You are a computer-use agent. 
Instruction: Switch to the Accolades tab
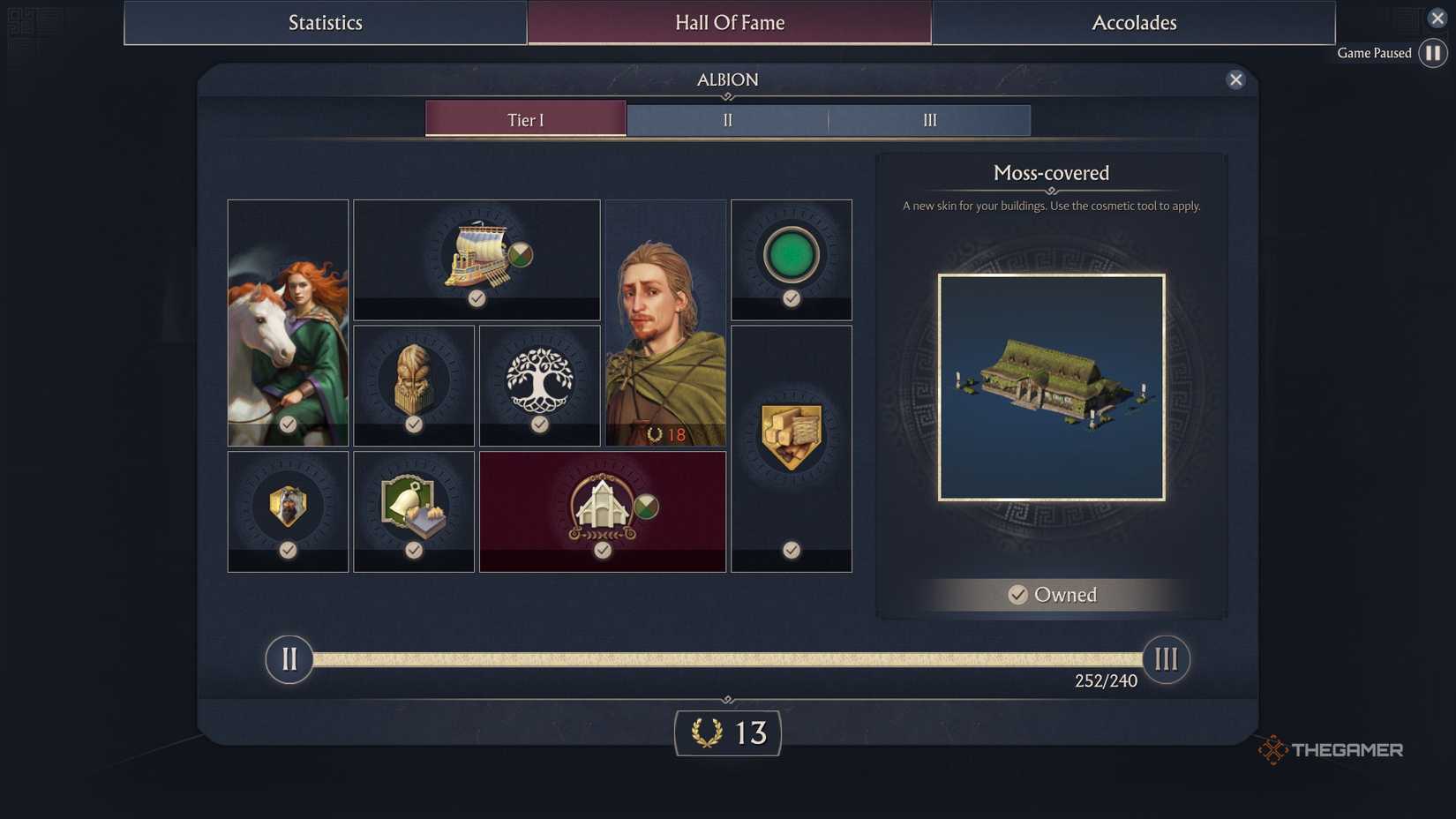1133,22
